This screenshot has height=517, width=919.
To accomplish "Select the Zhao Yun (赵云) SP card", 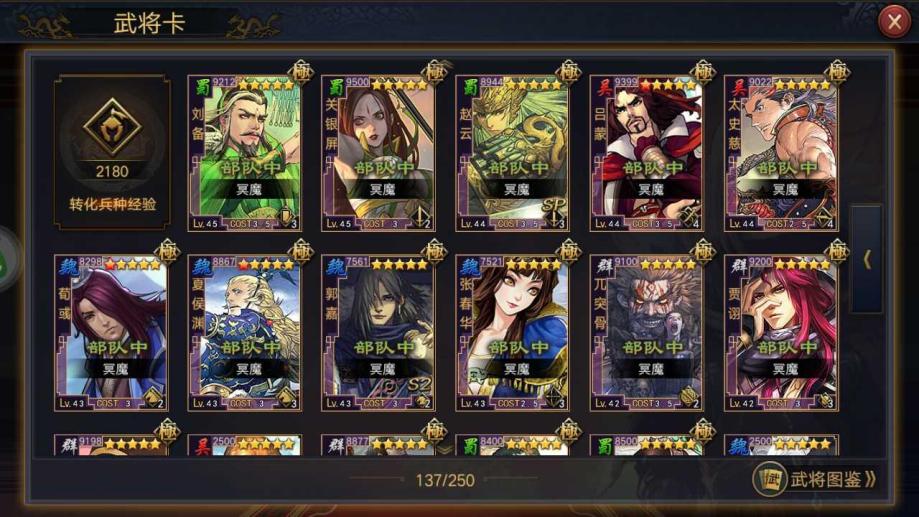I will point(512,153).
